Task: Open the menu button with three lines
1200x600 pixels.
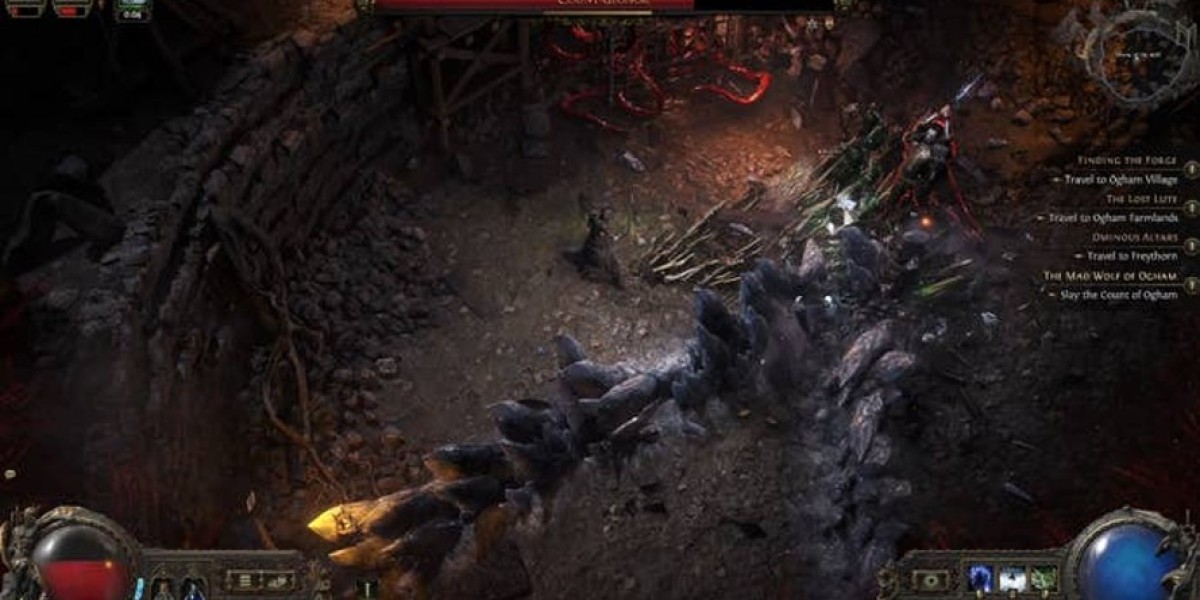Action: (241, 579)
